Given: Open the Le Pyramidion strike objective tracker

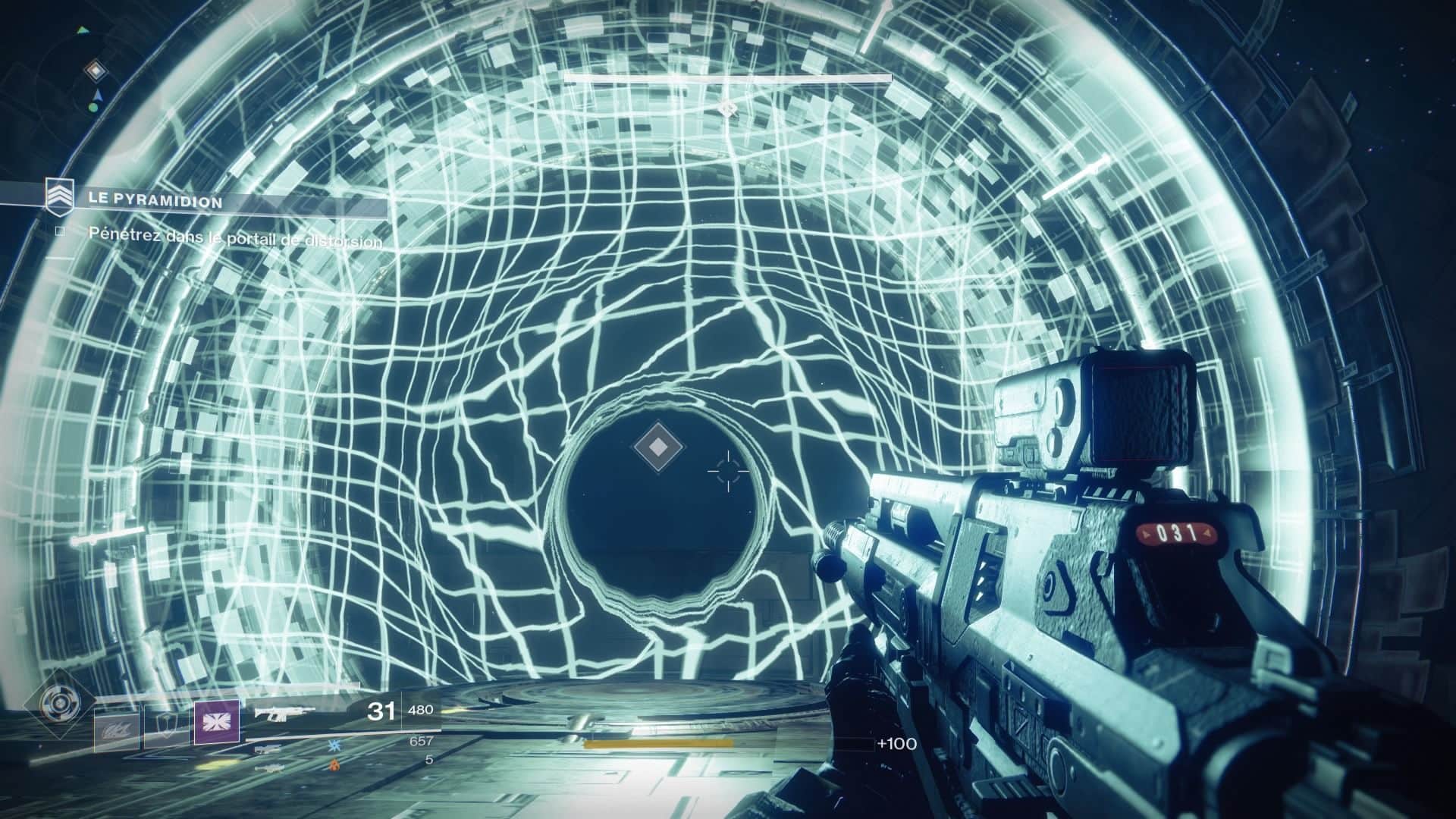Looking at the screenshot, I should [x=155, y=202].
